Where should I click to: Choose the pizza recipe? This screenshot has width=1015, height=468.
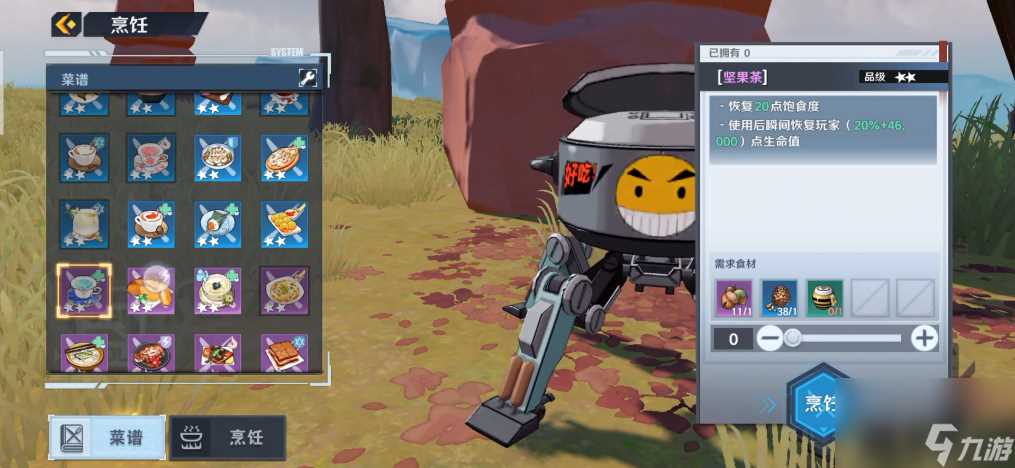tap(284, 157)
